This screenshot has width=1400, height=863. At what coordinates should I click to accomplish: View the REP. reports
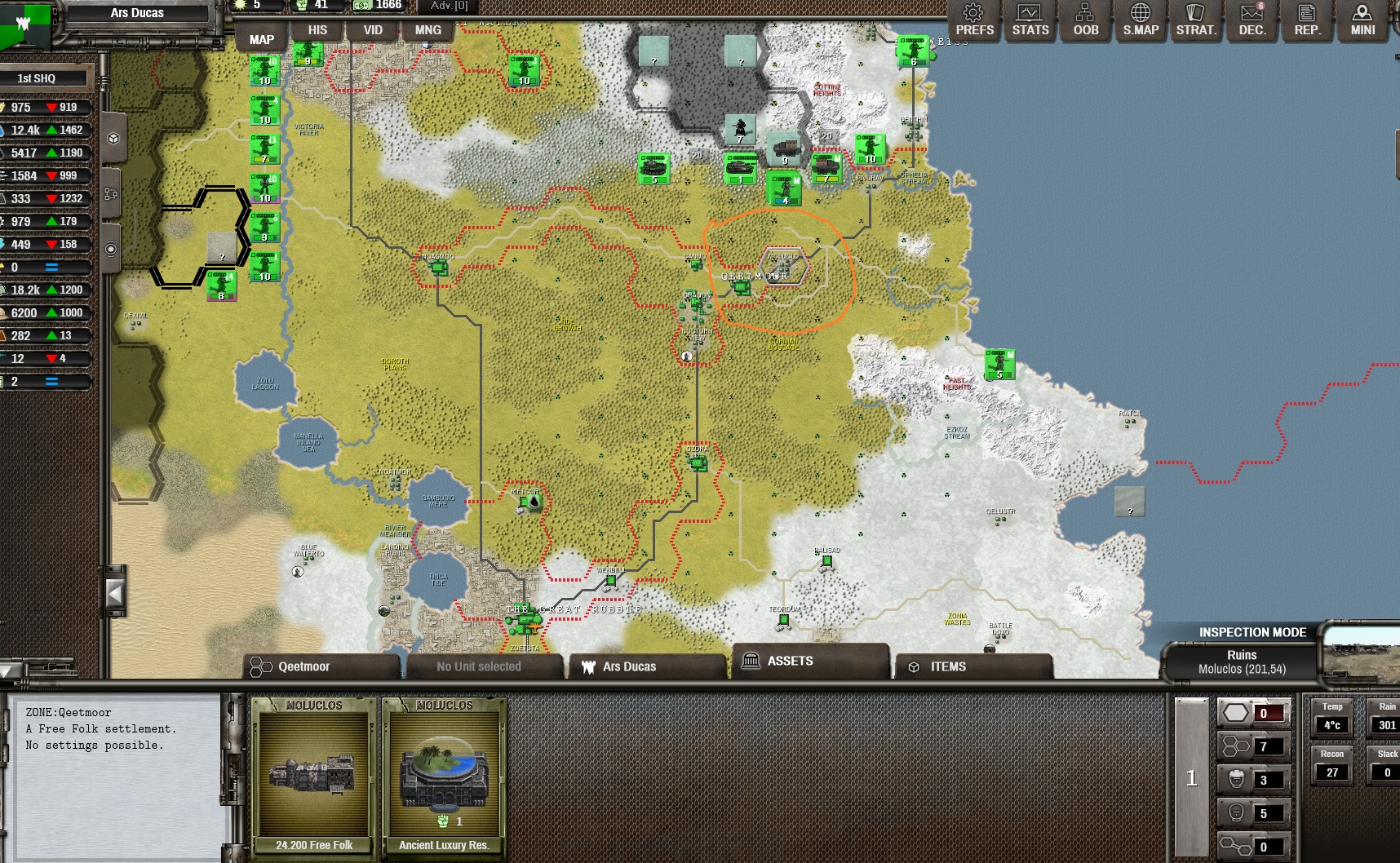click(1307, 20)
